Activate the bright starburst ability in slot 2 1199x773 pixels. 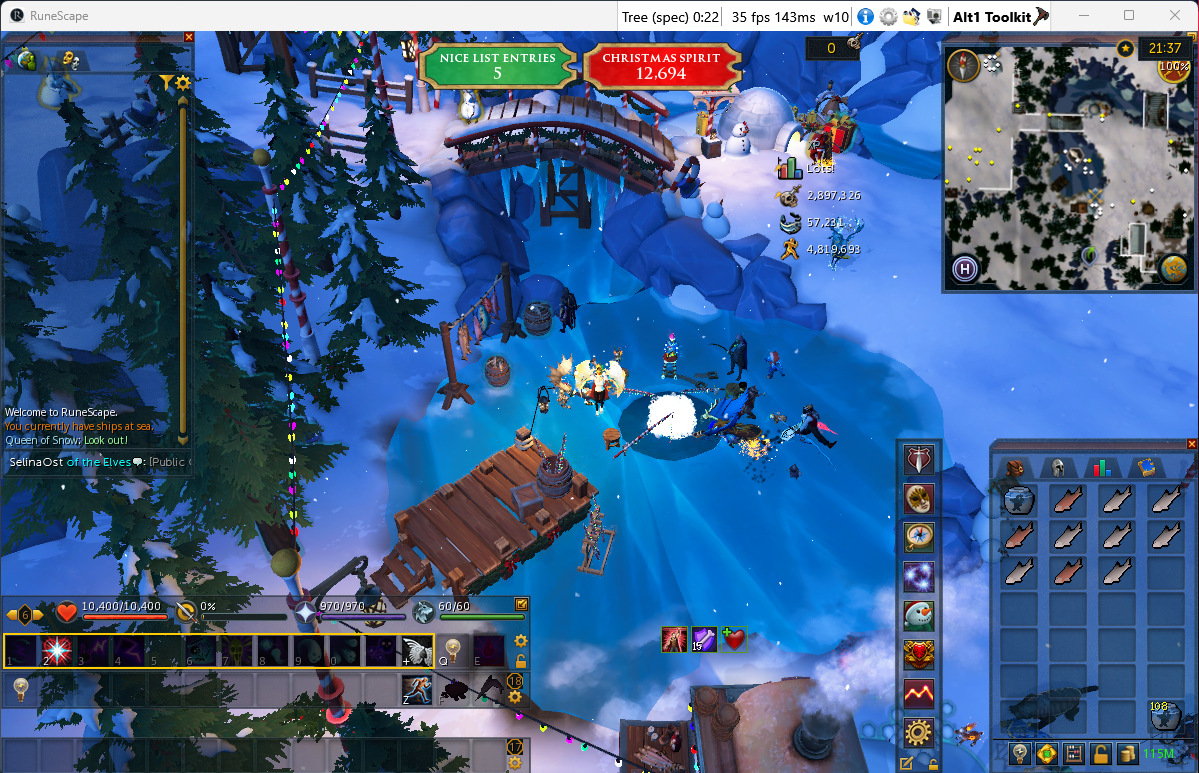[x=56, y=650]
